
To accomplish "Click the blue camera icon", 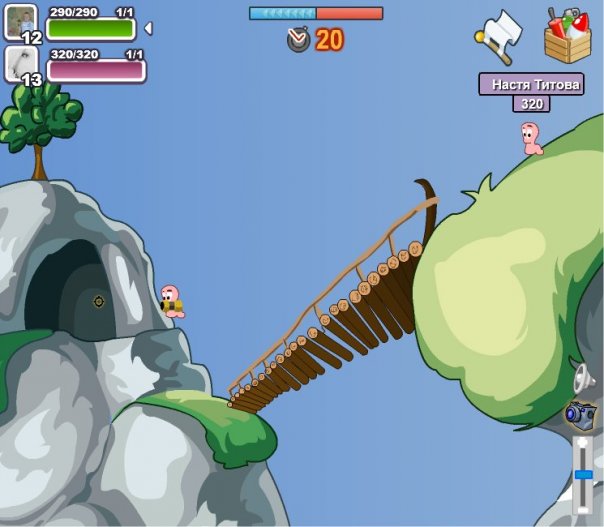I will pos(580,412).
